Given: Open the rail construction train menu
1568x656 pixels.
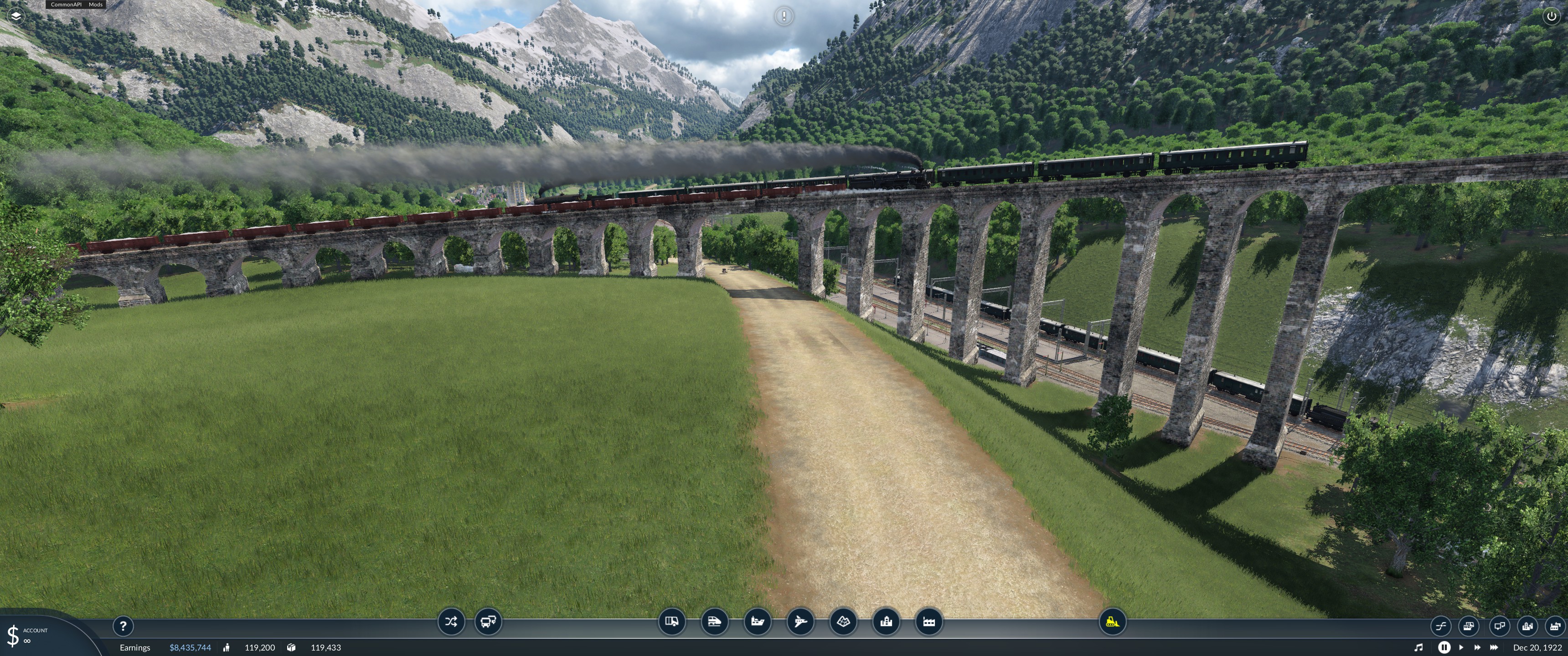Looking at the screenshot, I should click(715, 622).
